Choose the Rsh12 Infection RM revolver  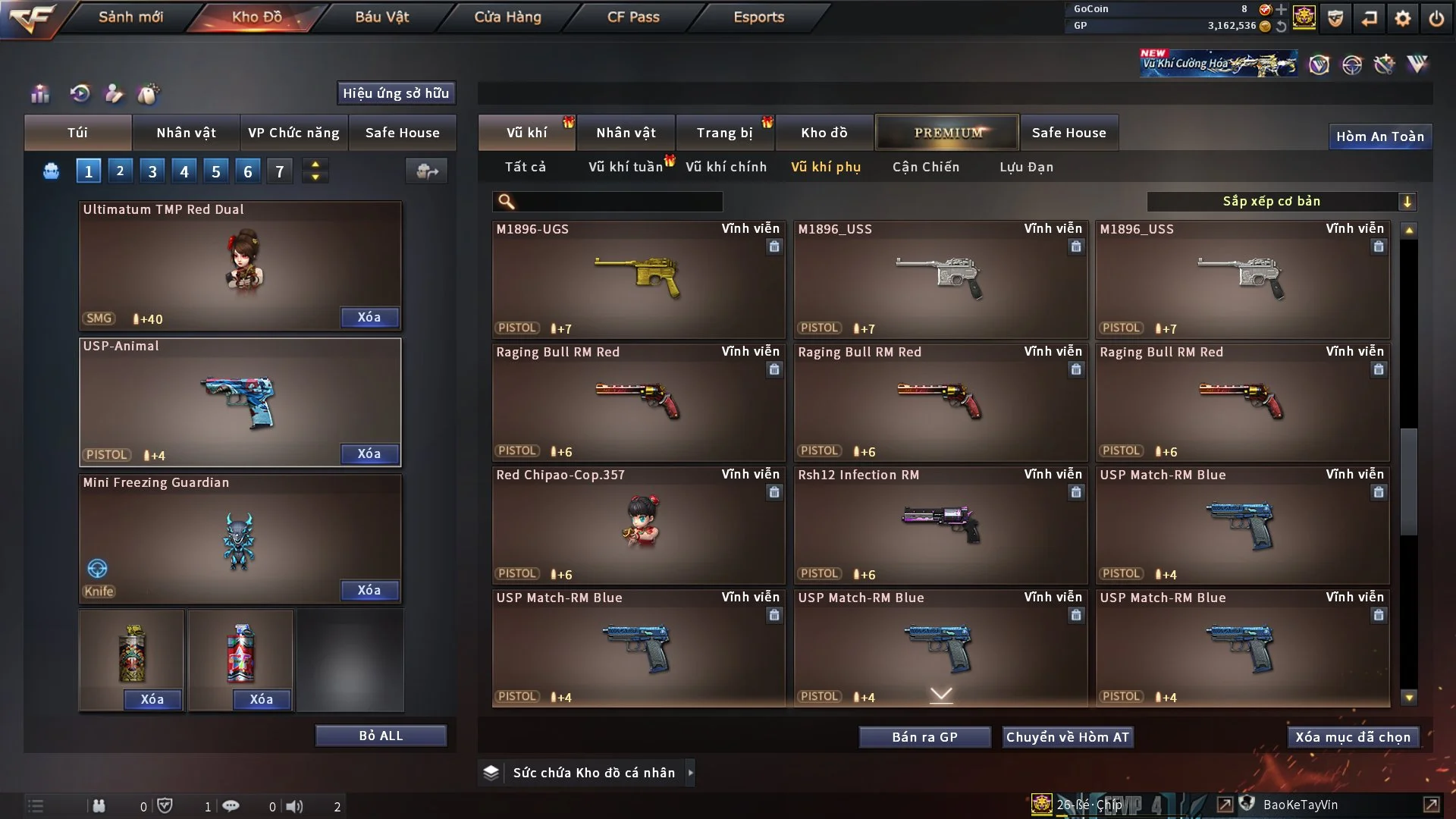point(940,525)
